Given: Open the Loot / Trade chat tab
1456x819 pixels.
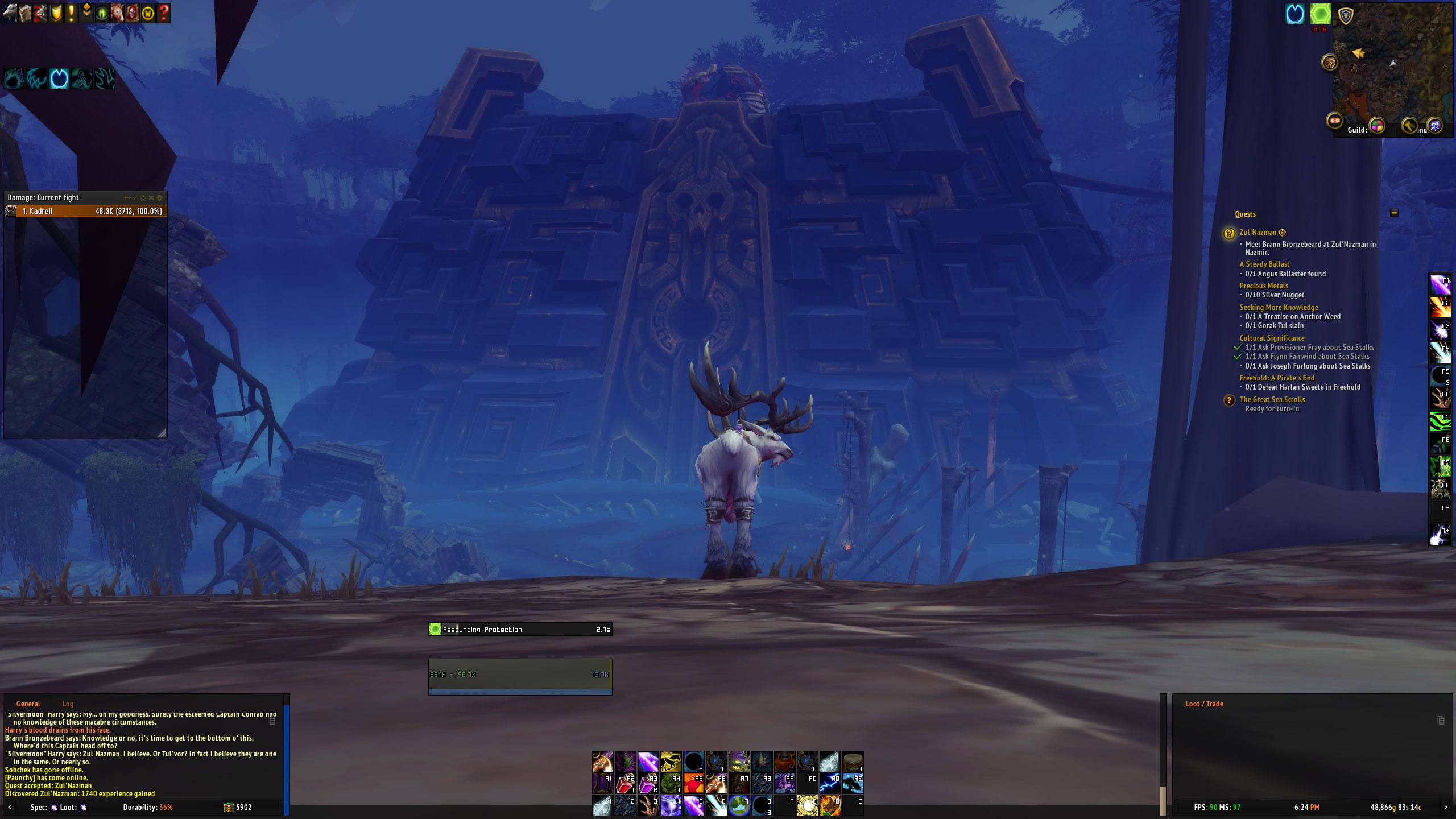Looking at the screenshot, I should [x=1204, y=704].
